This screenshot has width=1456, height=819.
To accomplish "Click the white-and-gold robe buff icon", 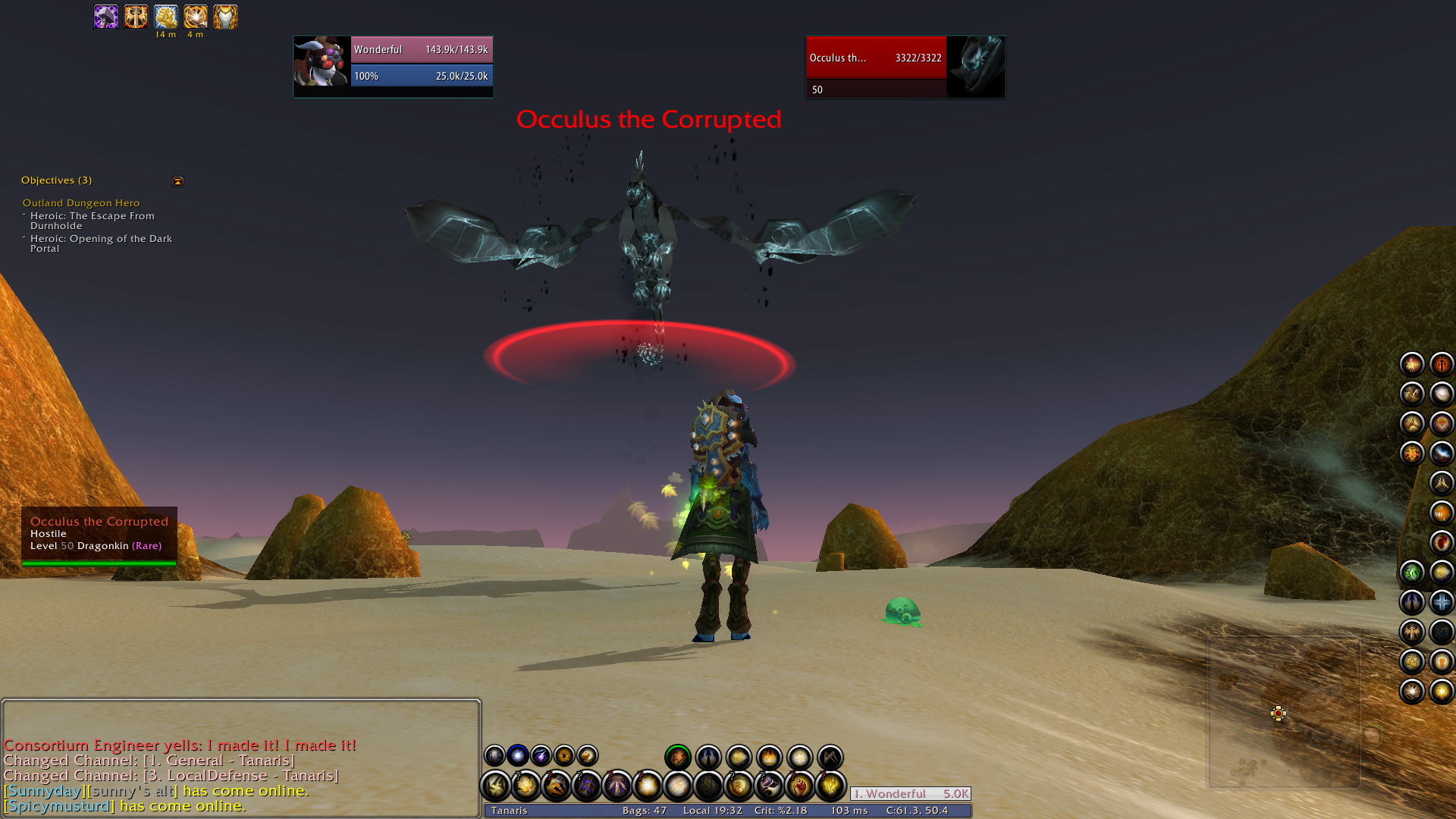I will [225, 17].
